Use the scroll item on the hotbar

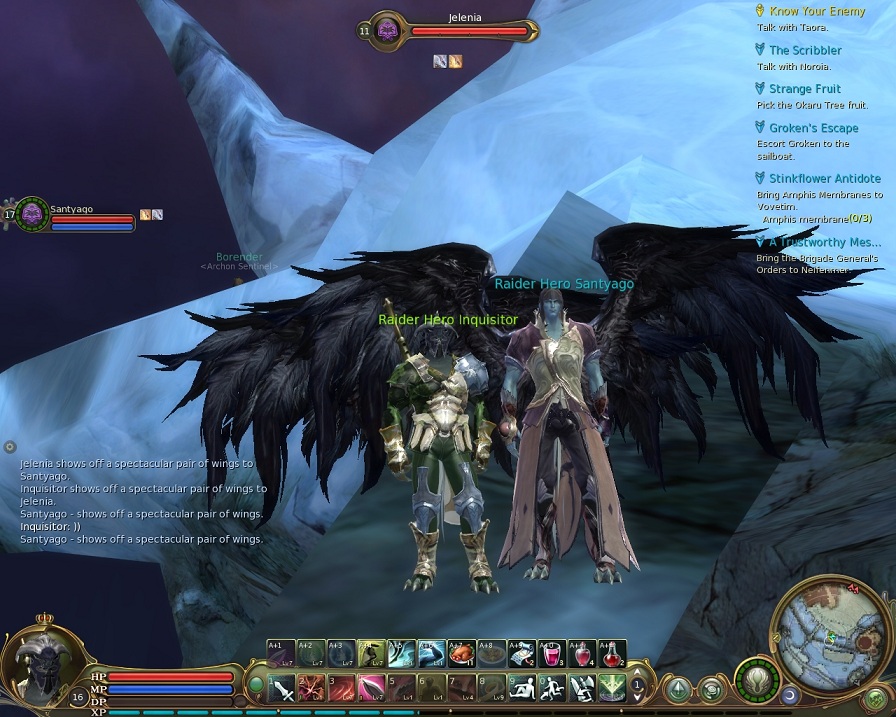click(x=522, y=653)
